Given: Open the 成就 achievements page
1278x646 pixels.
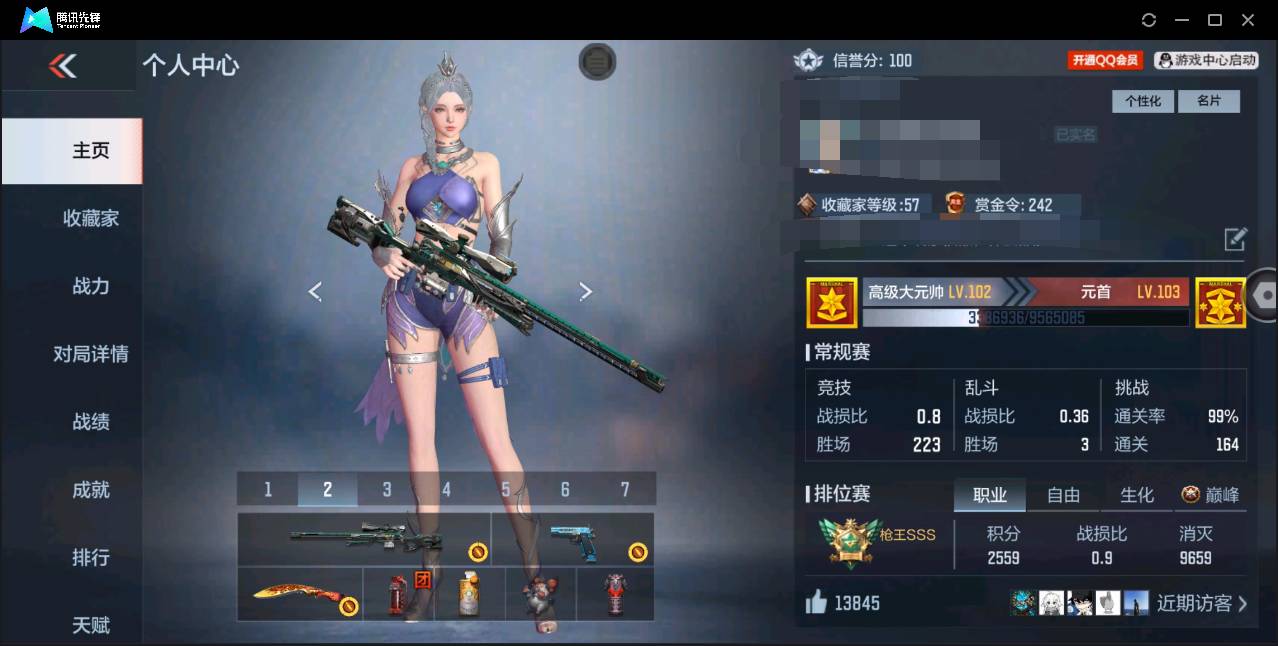Looking at the screenshot, I should (90, 490).
